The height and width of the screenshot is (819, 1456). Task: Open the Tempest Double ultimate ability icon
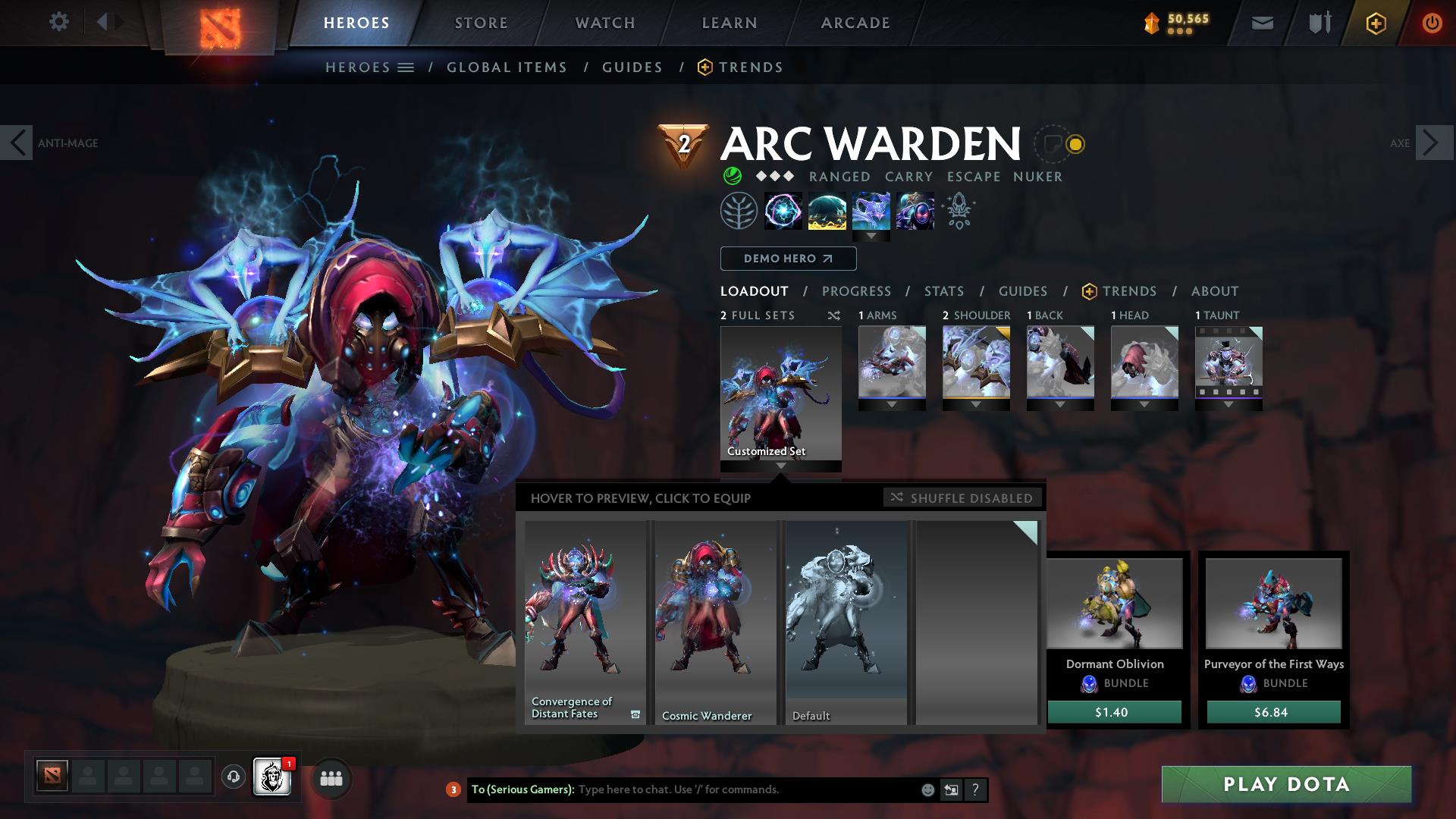(x=915, y=211)
